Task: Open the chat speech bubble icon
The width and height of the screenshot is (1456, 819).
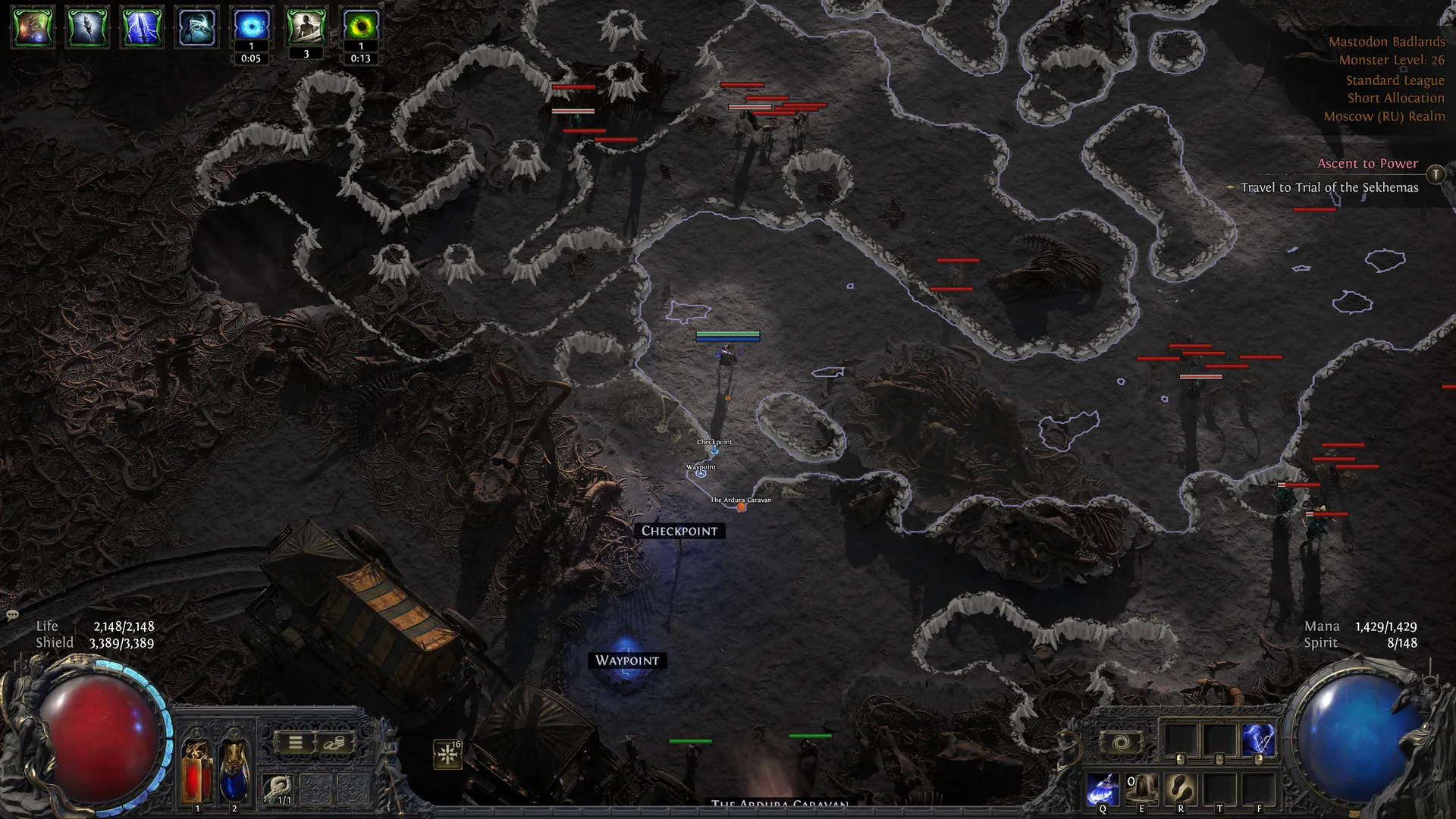Action: click(x=12, y=614)
